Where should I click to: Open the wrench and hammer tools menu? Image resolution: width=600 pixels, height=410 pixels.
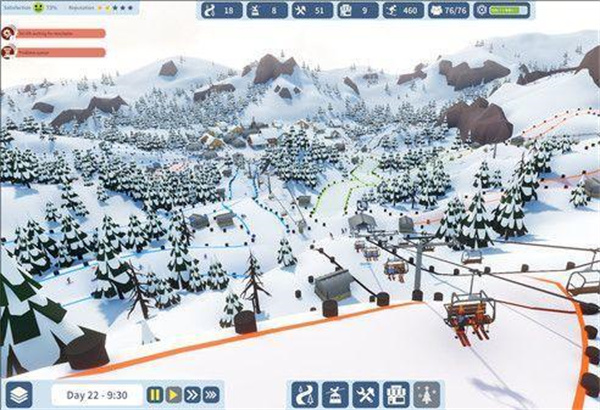click(365, 394)
